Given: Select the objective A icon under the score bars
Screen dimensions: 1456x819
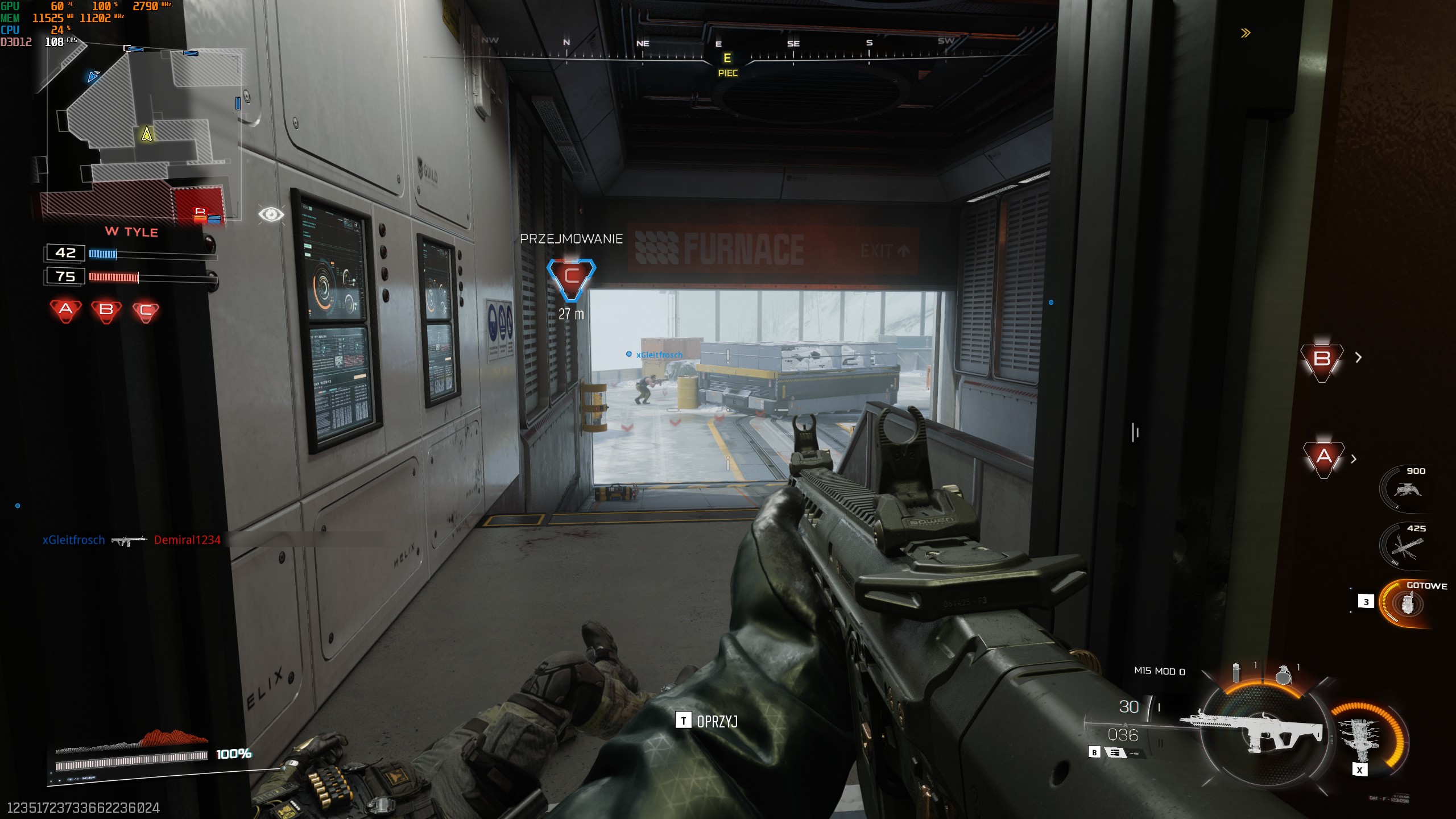Looking at the screenshot, I should (66, 310).
